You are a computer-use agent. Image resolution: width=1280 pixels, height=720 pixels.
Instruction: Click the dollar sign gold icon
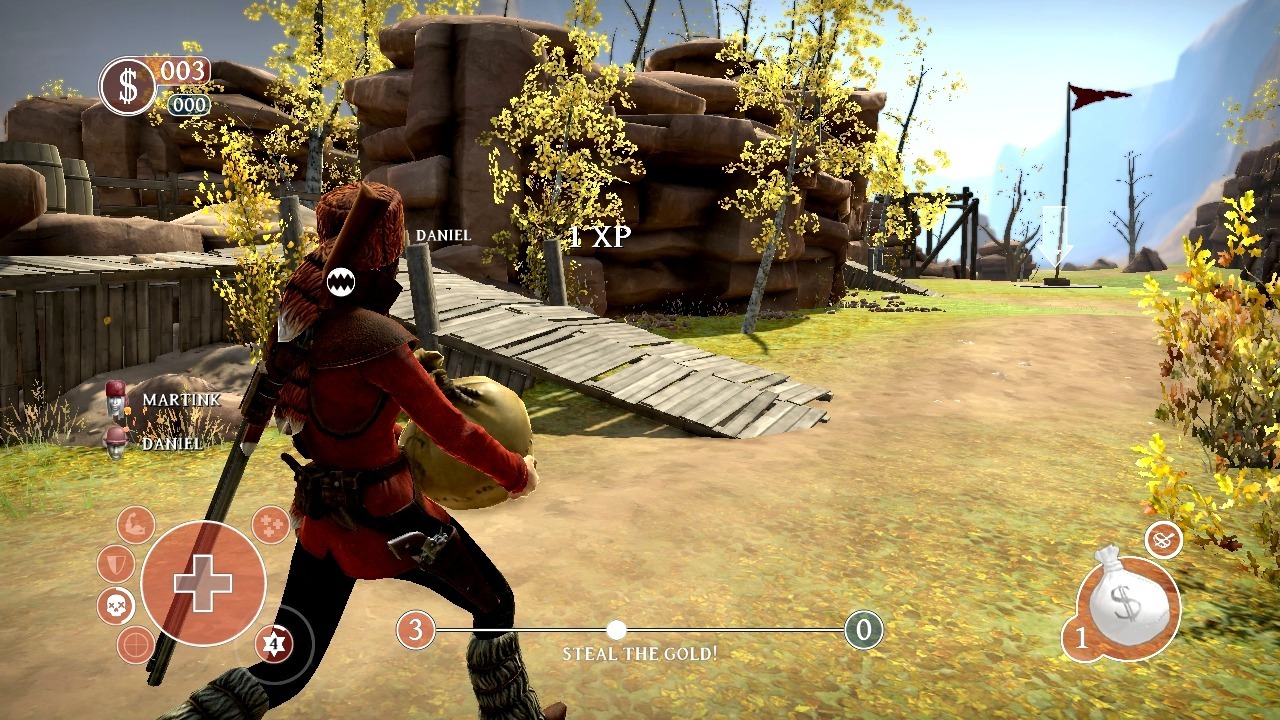point(128,86)
